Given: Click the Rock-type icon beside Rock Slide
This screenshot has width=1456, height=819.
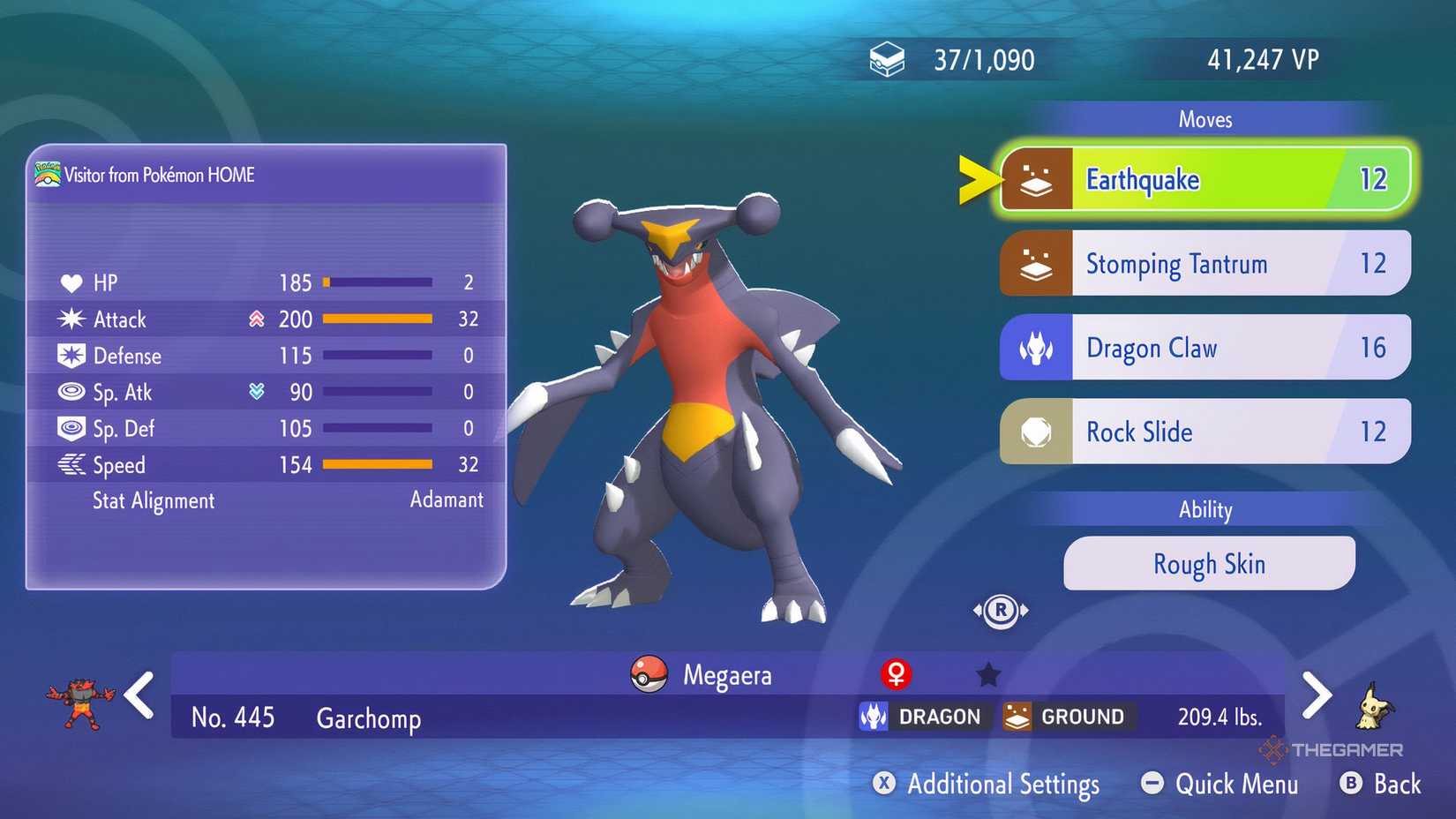Looking at the screenshot, I should pos(1037,432).
